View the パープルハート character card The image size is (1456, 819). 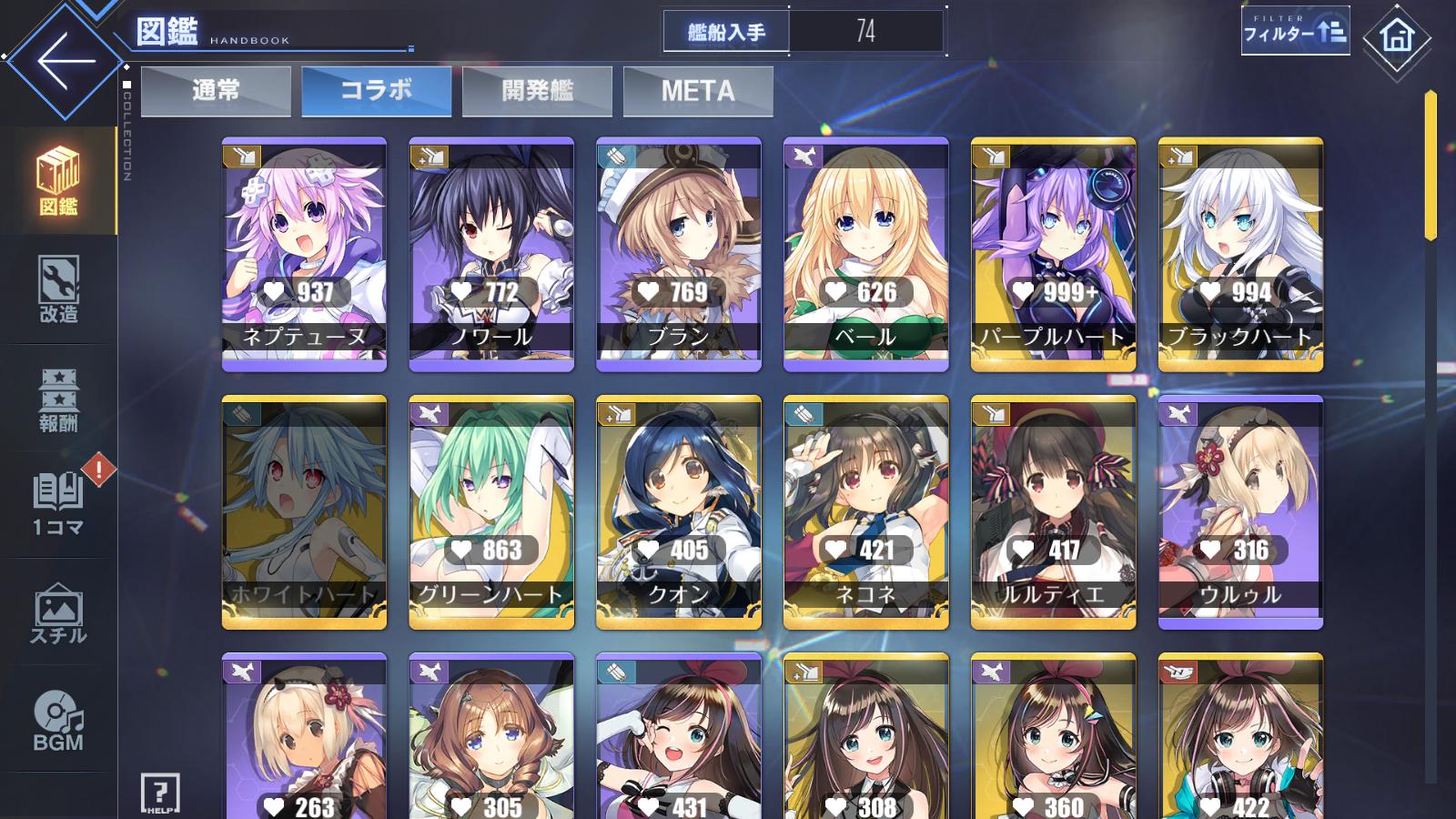click(x=1053, y=254)
